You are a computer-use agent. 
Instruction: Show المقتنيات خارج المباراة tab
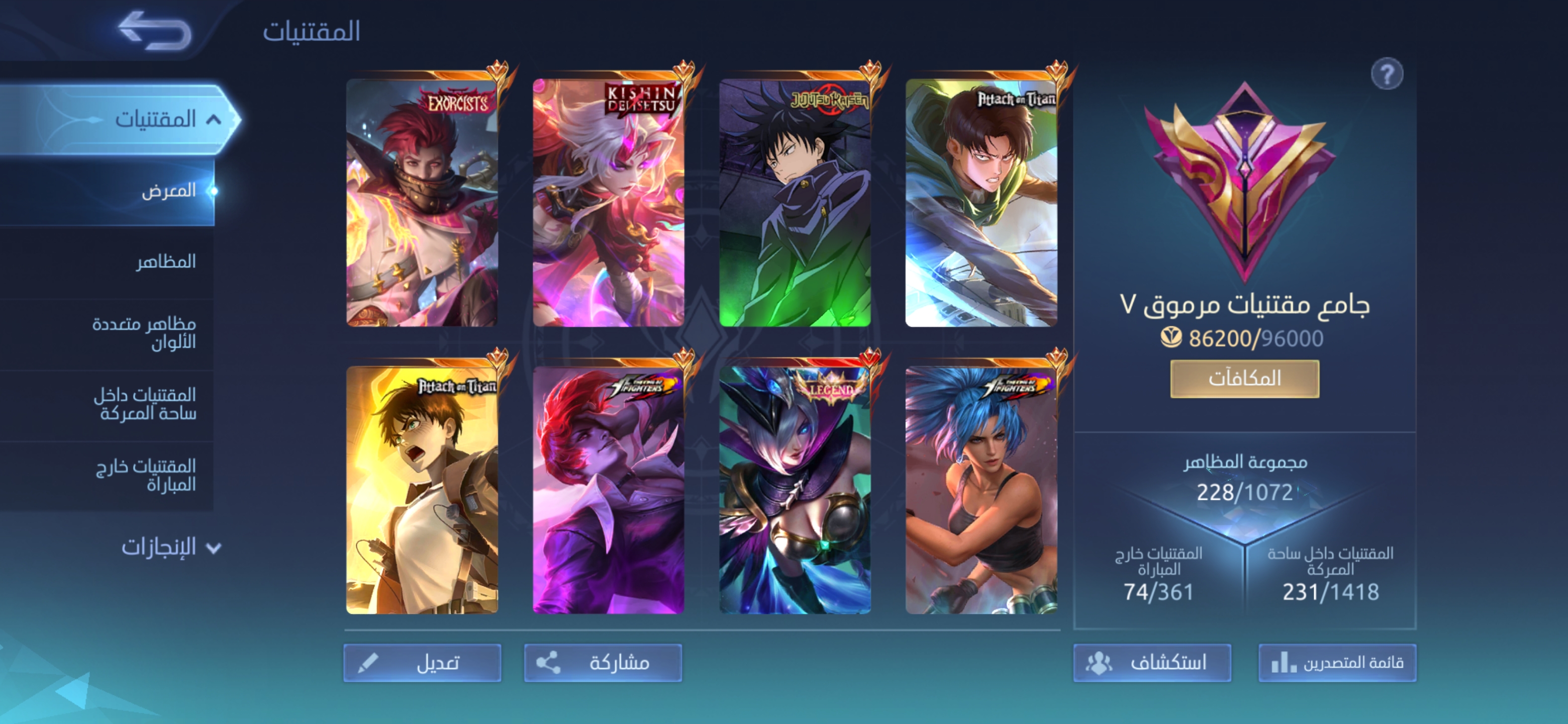(146, 475)
